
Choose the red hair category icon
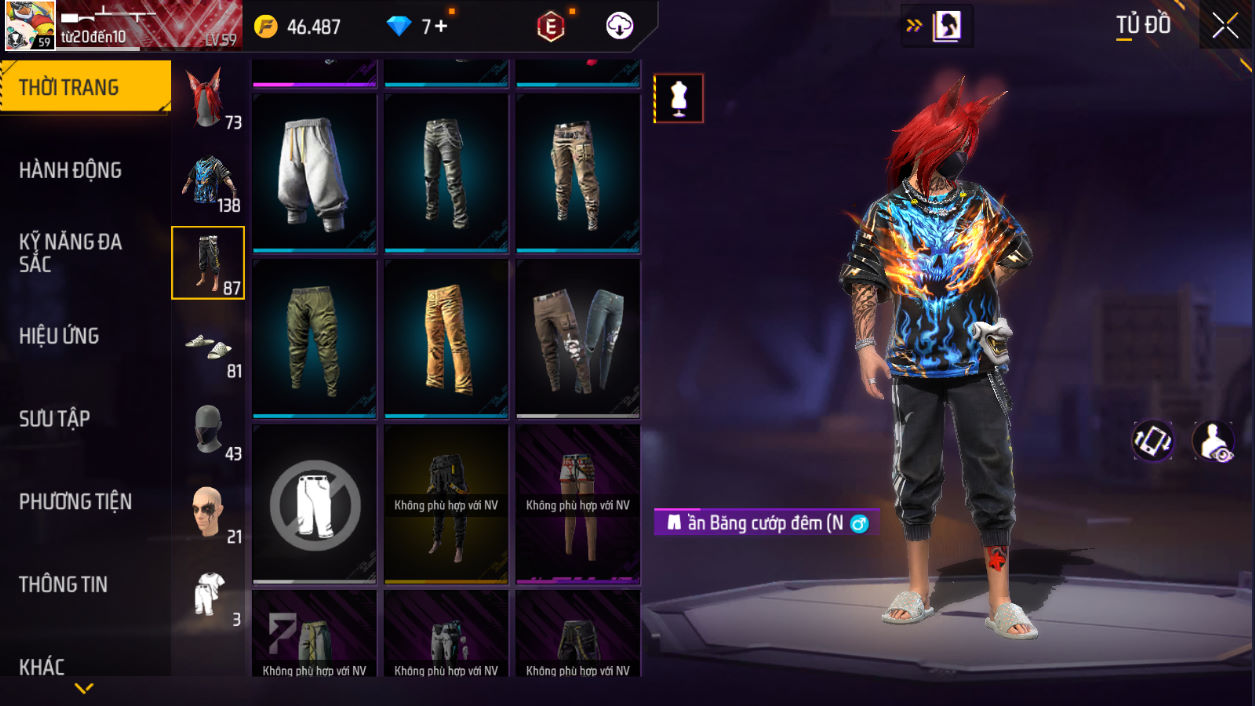tap(207, 98)
